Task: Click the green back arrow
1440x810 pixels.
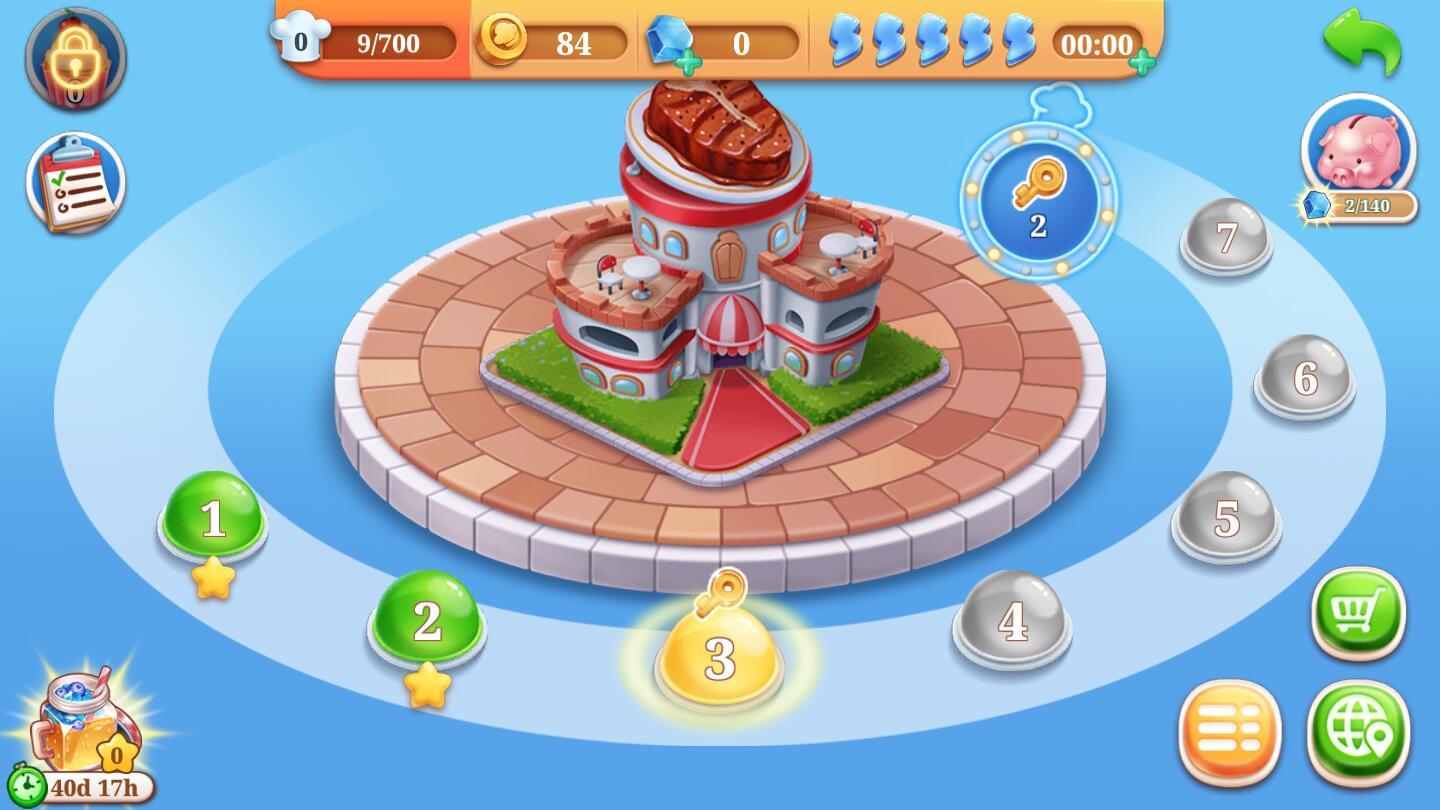Action: [x=1362, y=42]
